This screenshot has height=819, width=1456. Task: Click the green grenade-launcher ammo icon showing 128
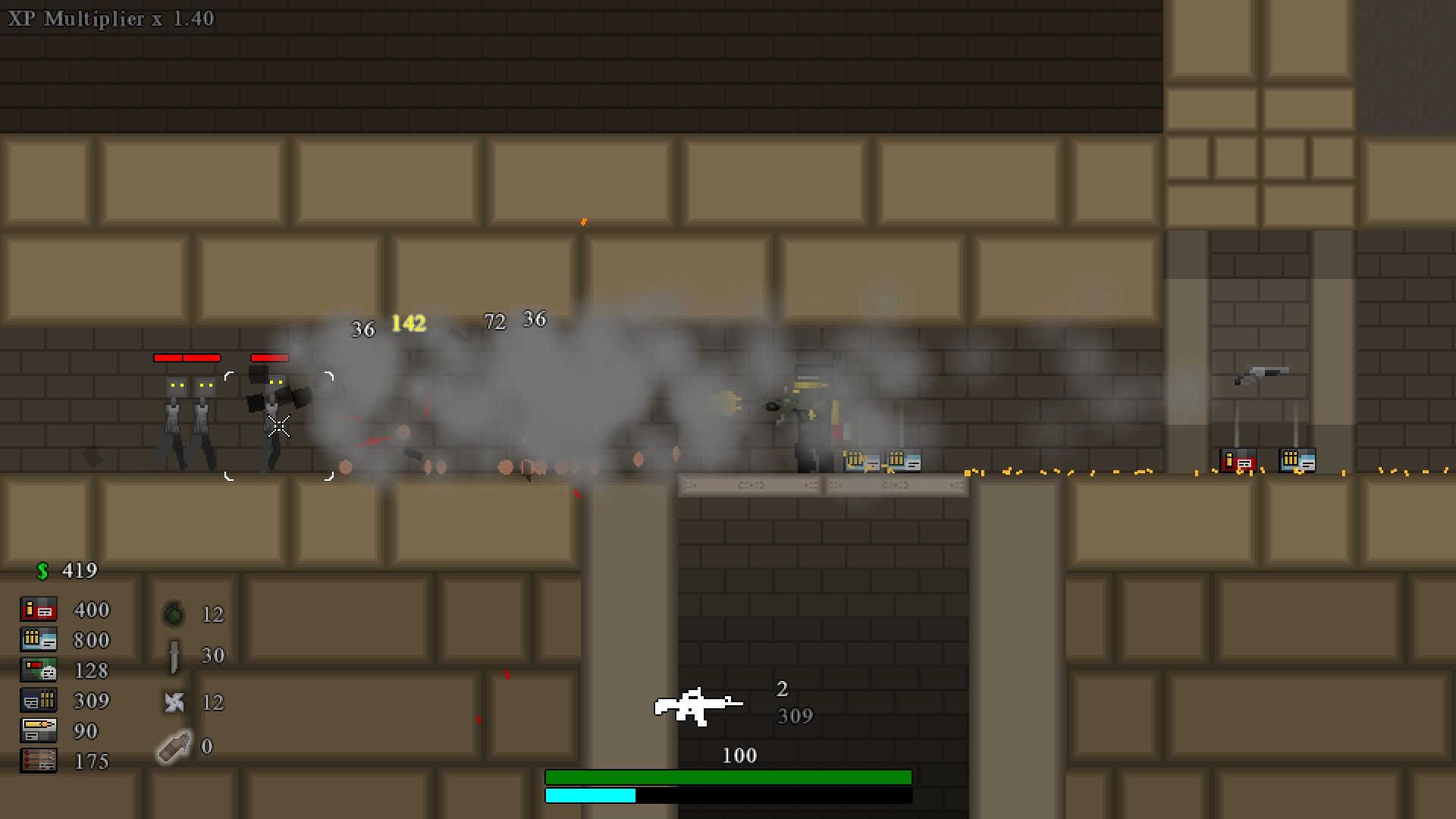point(38,670)
